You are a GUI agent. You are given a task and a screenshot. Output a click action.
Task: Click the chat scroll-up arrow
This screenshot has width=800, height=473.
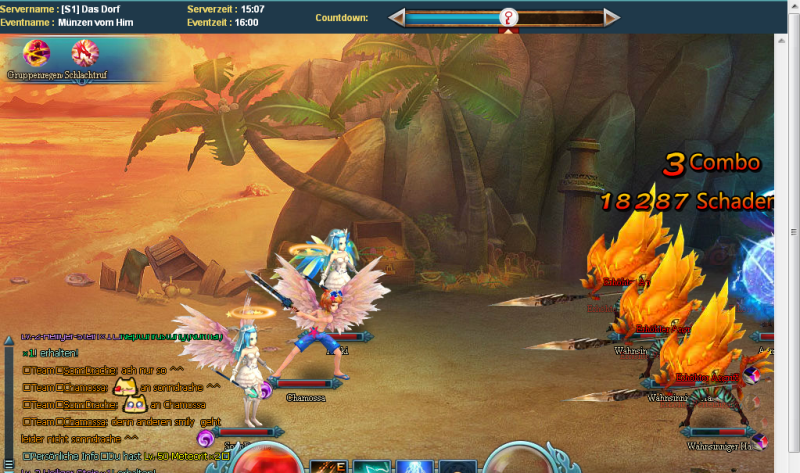tap(9, 338)
